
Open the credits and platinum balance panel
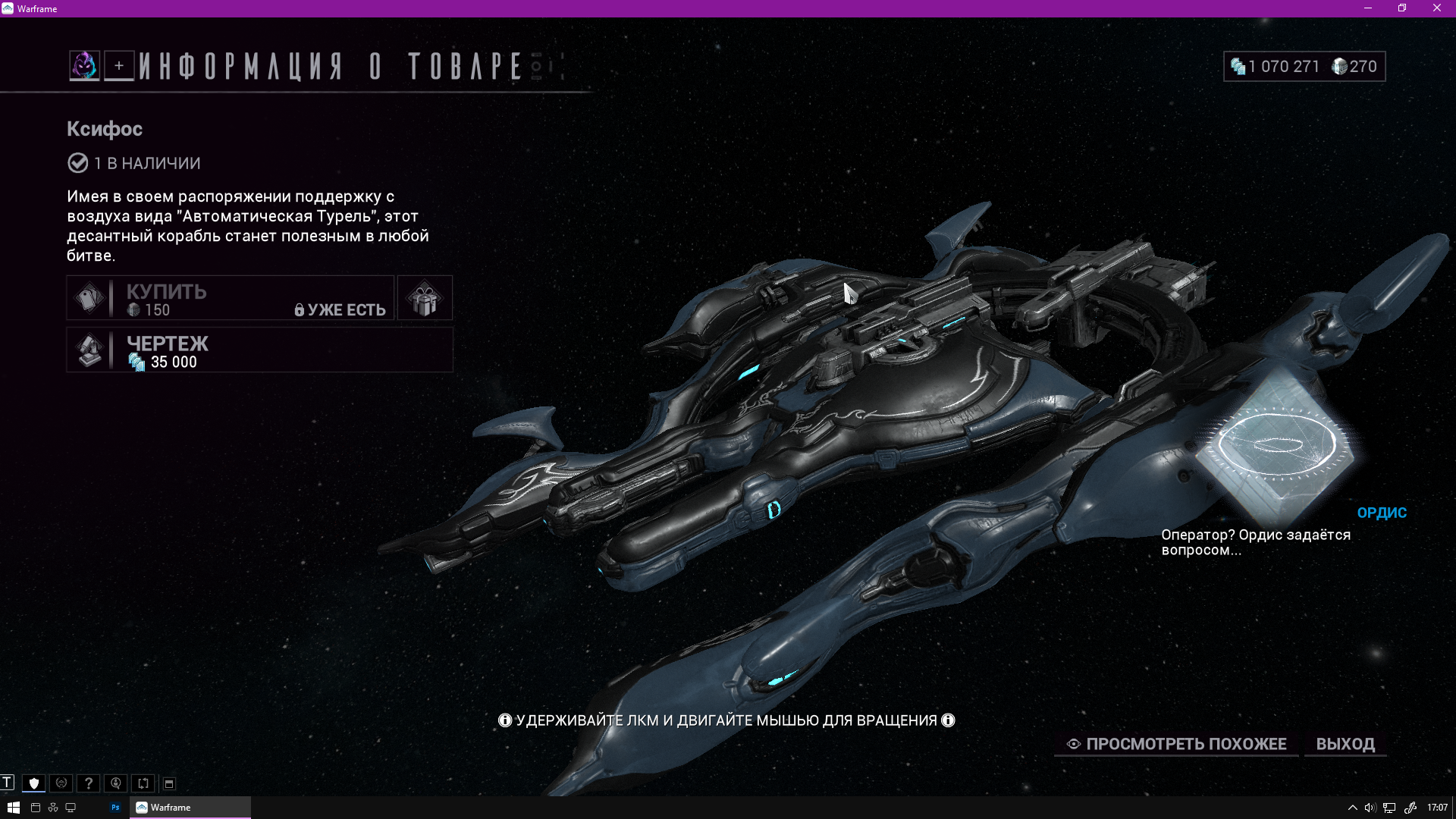pos(1304,67)
